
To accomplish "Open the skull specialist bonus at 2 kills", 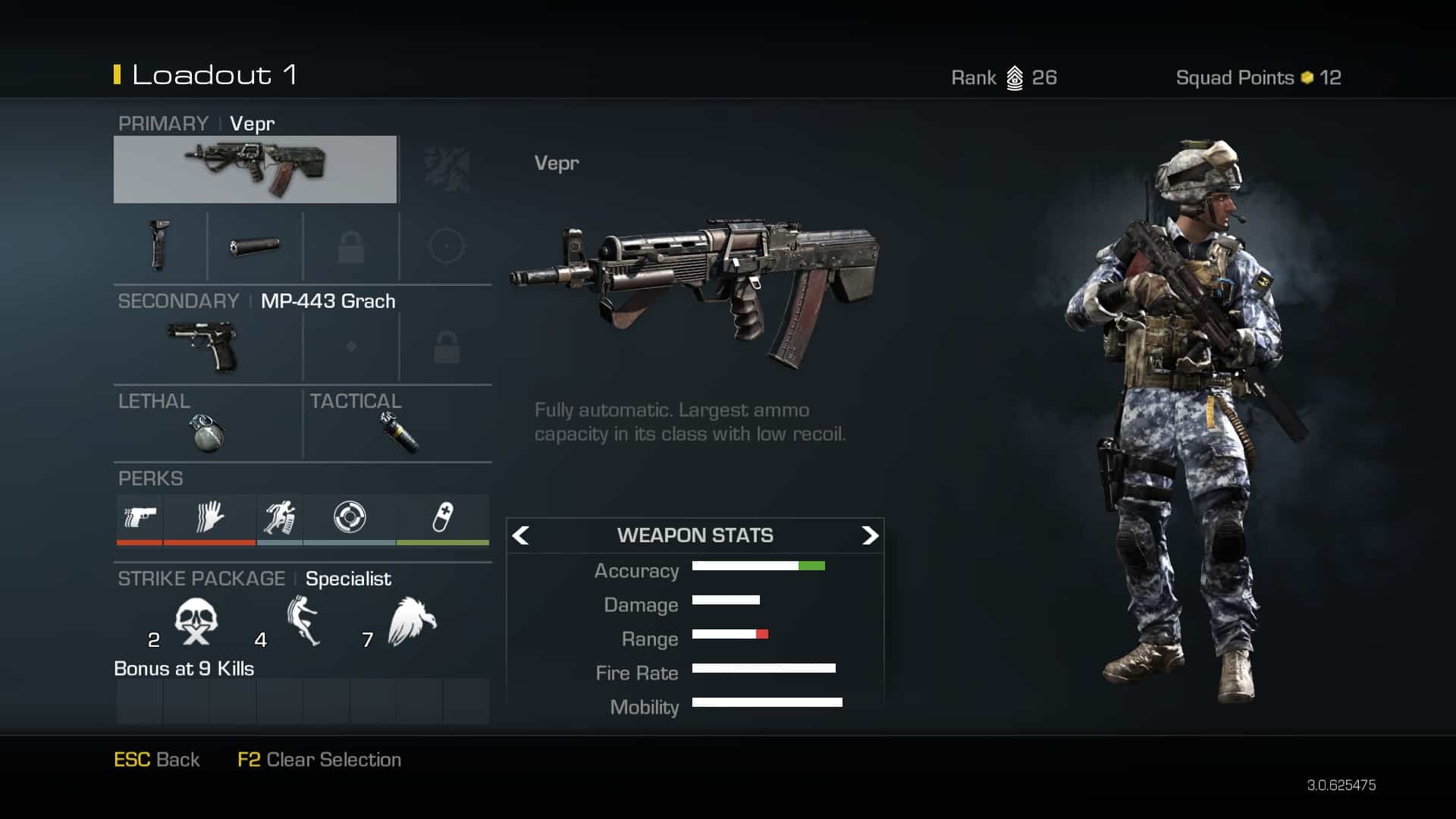I will (196, 622).
